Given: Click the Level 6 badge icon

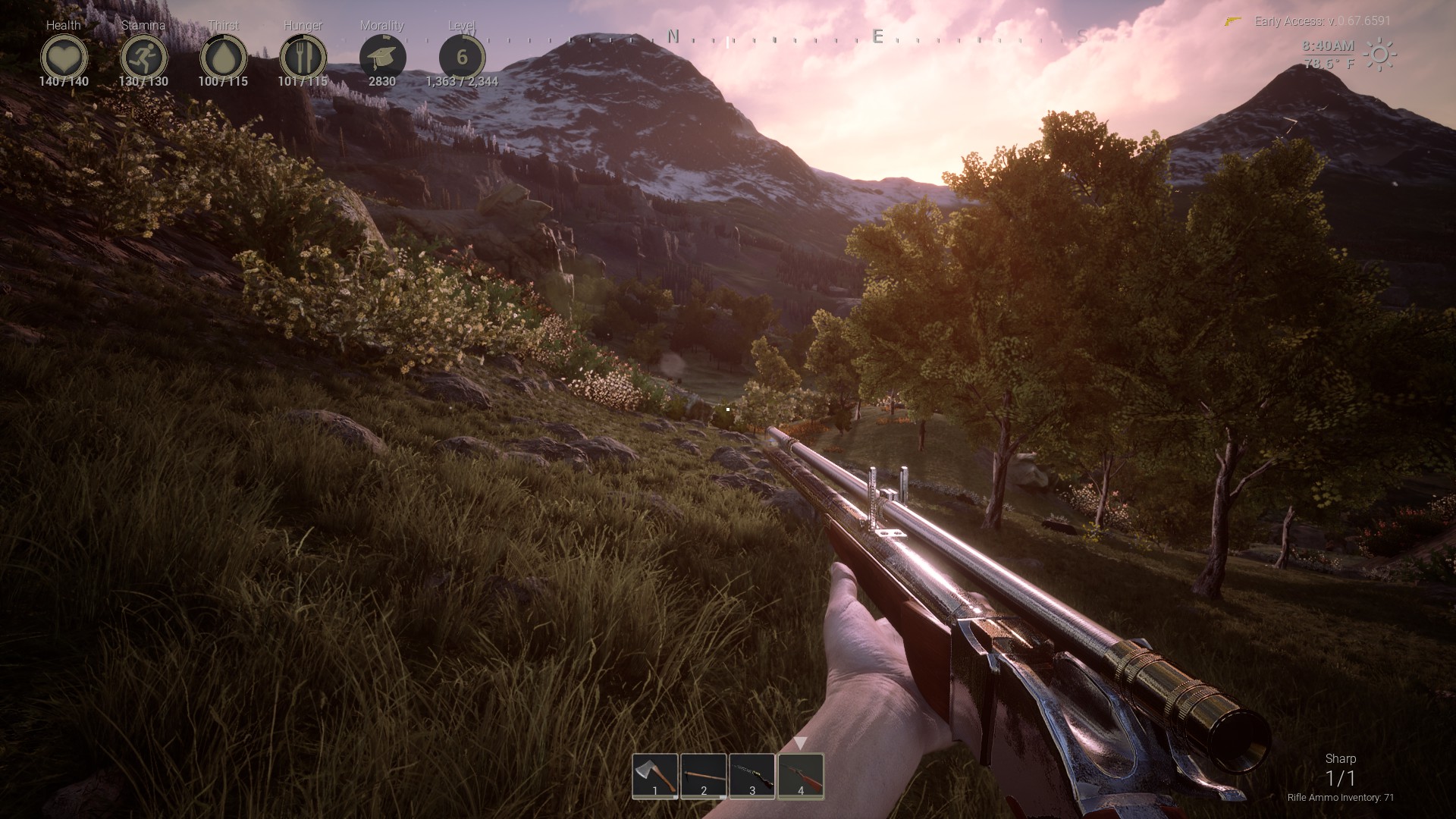Looking at the screenshot, I should (x=462, y=55).
